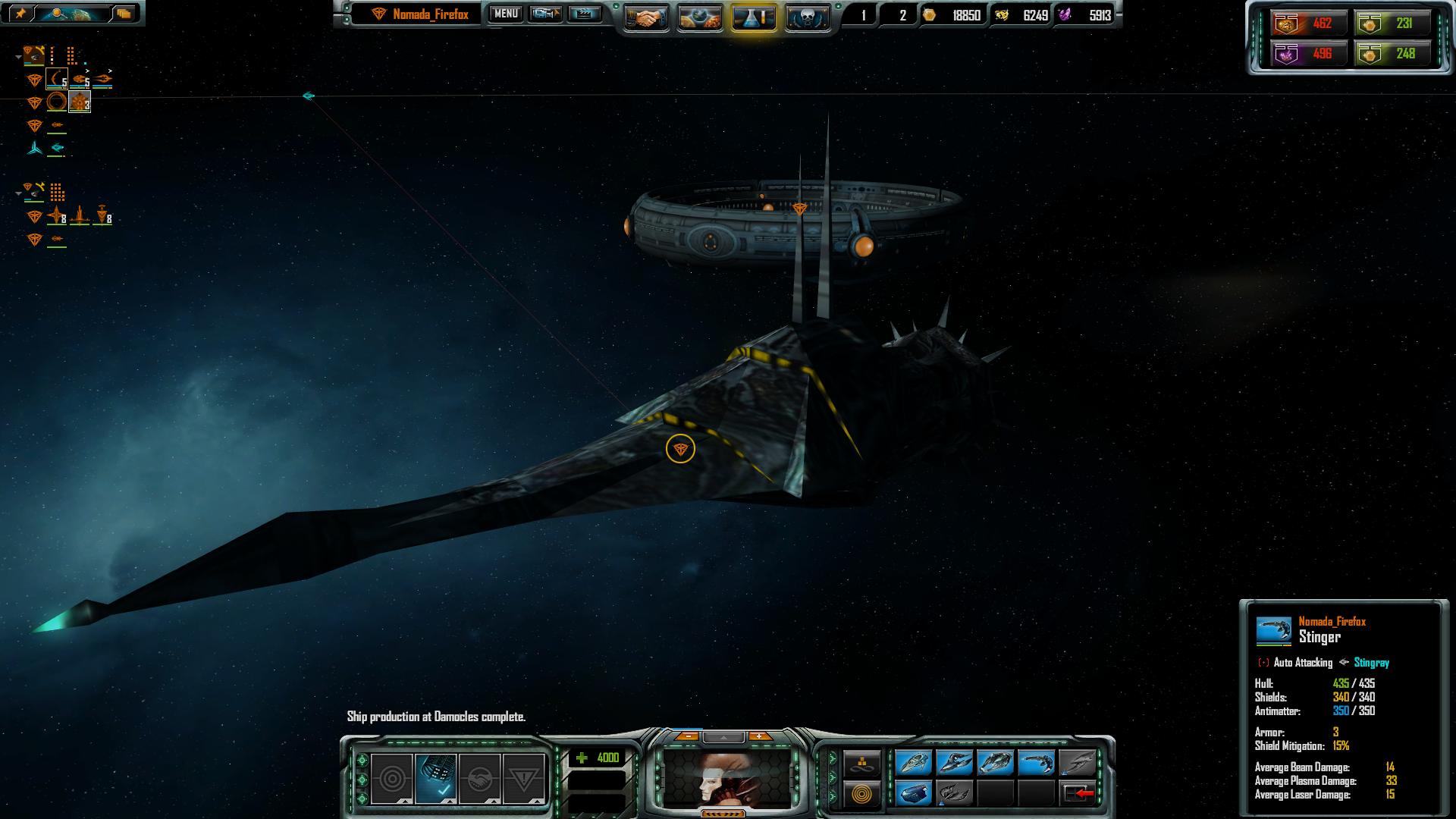Open the research flask screen
This screenshot has width=1456, height=819.
(754, 17)
